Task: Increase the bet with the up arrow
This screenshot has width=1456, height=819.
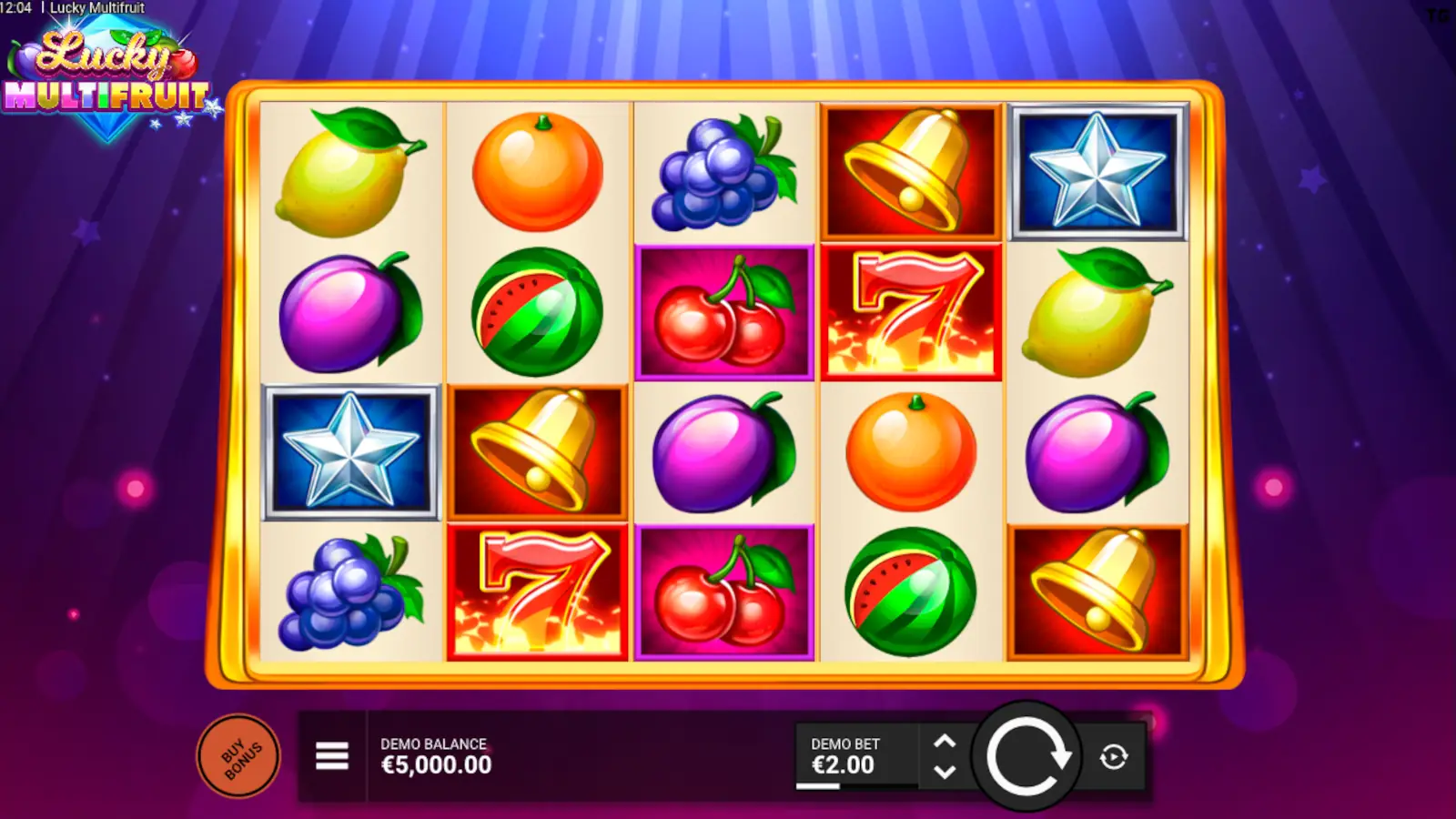Action: [944, 739]
